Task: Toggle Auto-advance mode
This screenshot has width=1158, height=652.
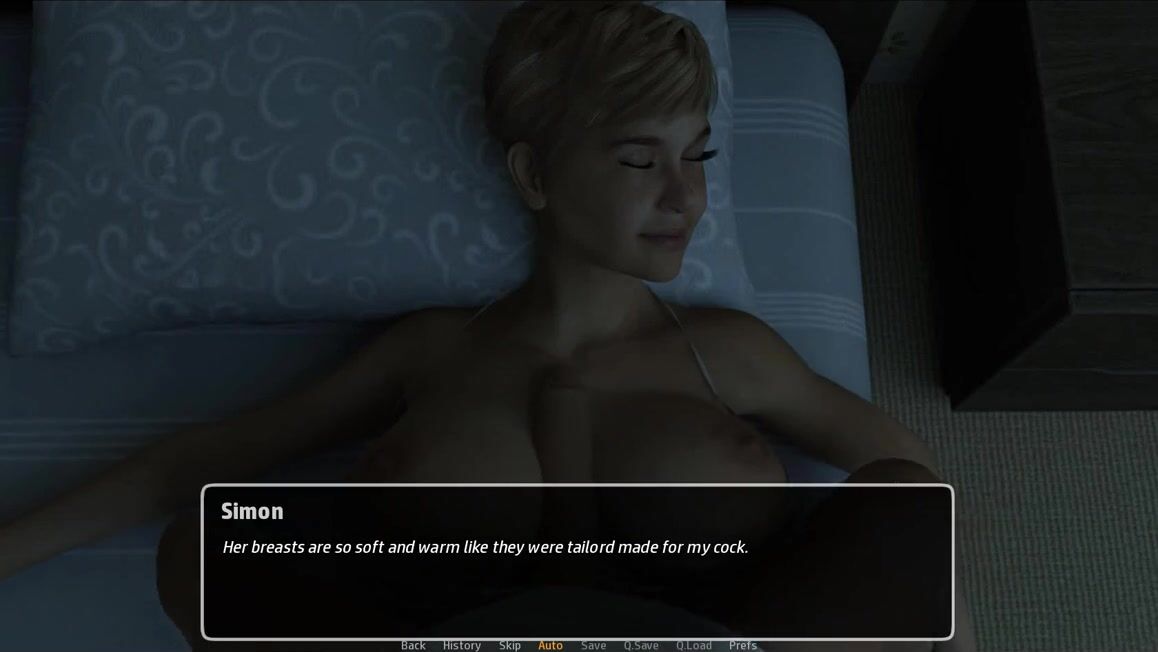Action: (x=550, y=645)
